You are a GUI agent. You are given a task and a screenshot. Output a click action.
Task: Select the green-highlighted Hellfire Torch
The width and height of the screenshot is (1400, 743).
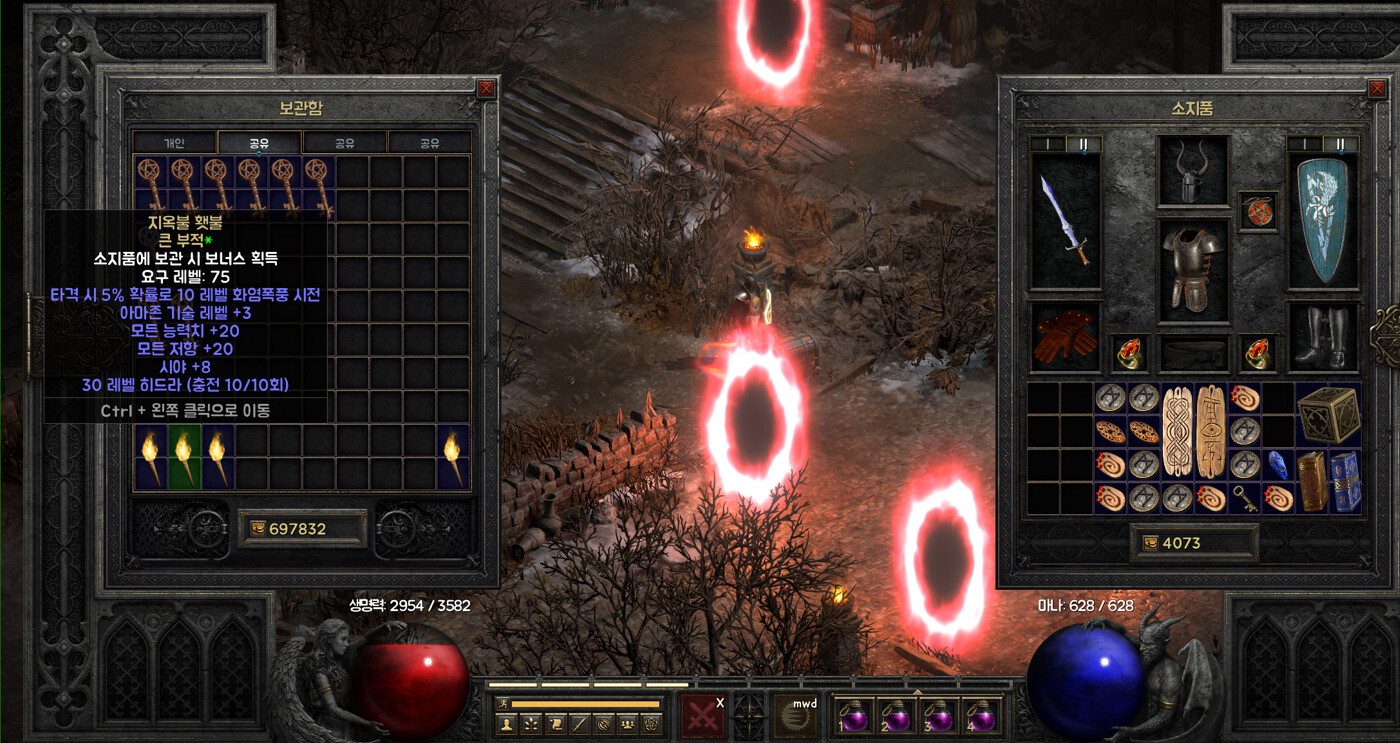pyautogui.click(x=183, y=456)
